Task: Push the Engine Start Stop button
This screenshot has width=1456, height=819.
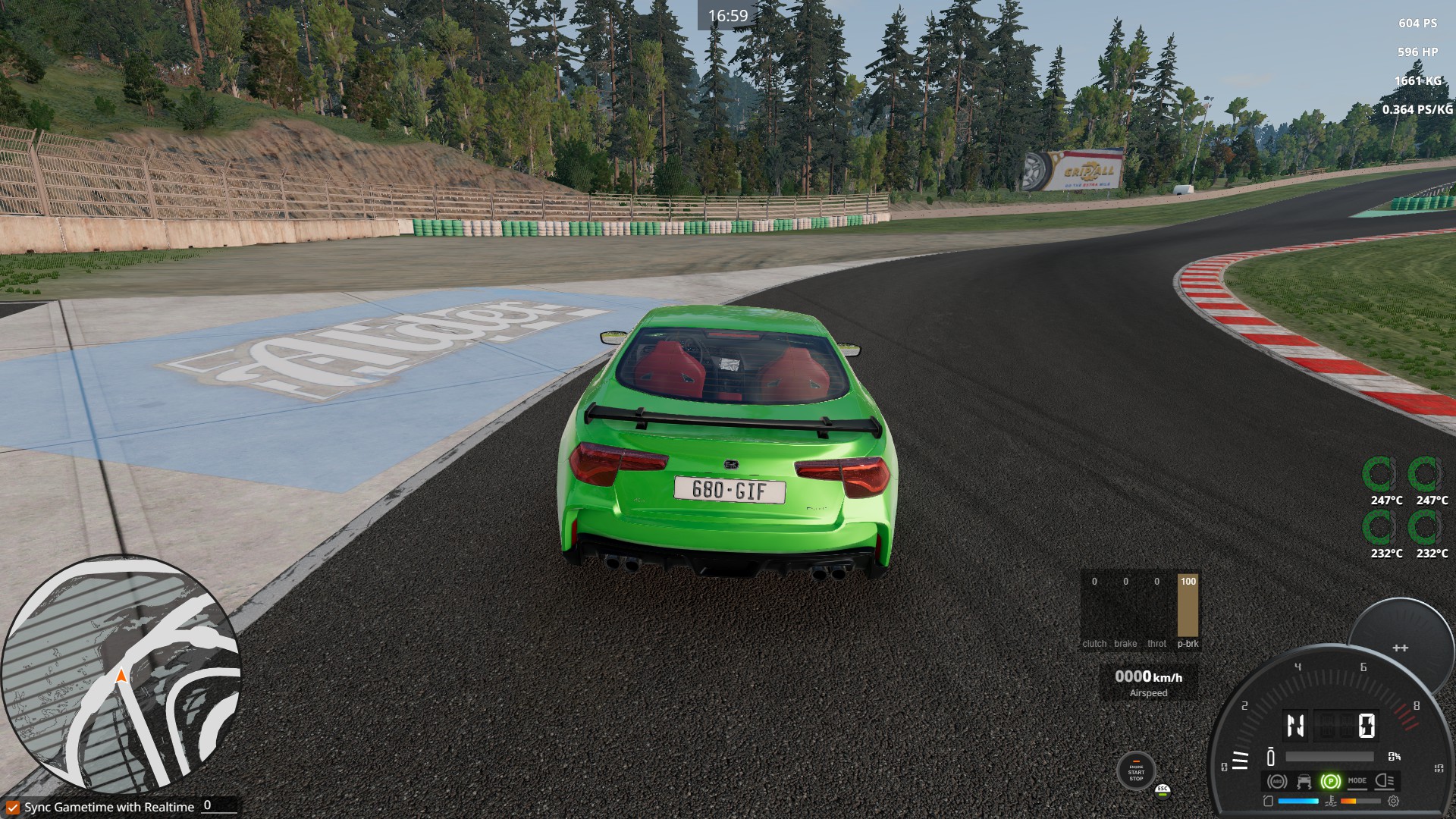Action: pyautogui.click(x=1136, y=772)
